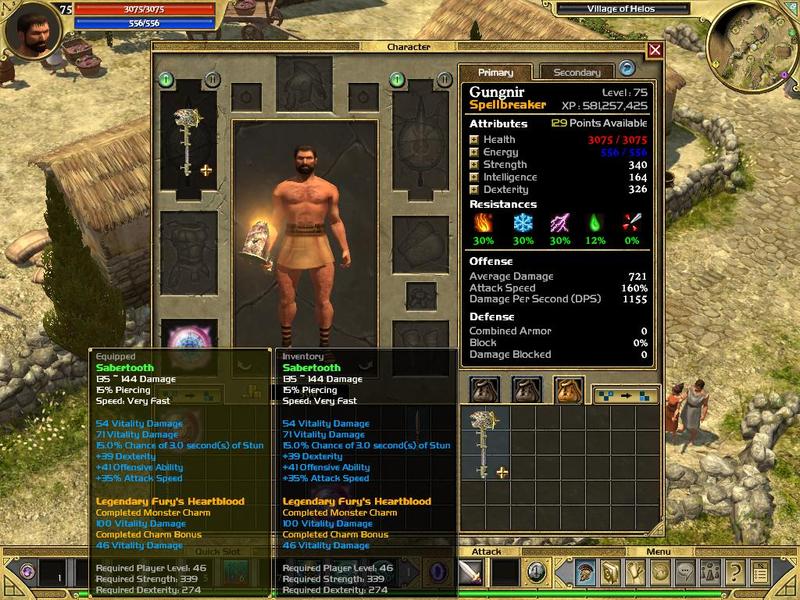Viewport: 800px width, 600px height.
Task: Select the Primary stats tab
Action: pyautogui.click(x=496, y=72)
